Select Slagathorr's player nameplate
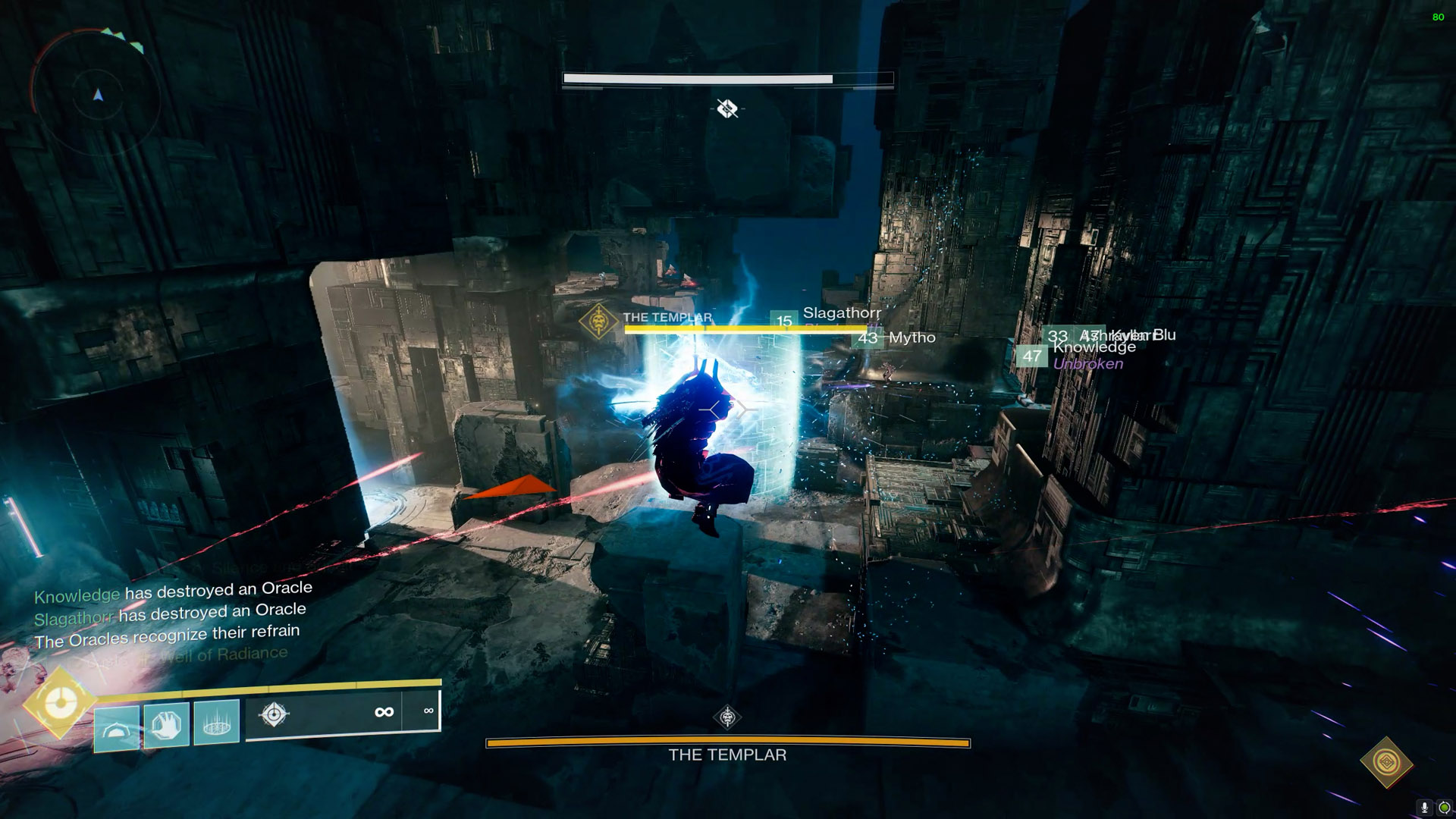The image size is (1456, 819). tap(841, 313)
